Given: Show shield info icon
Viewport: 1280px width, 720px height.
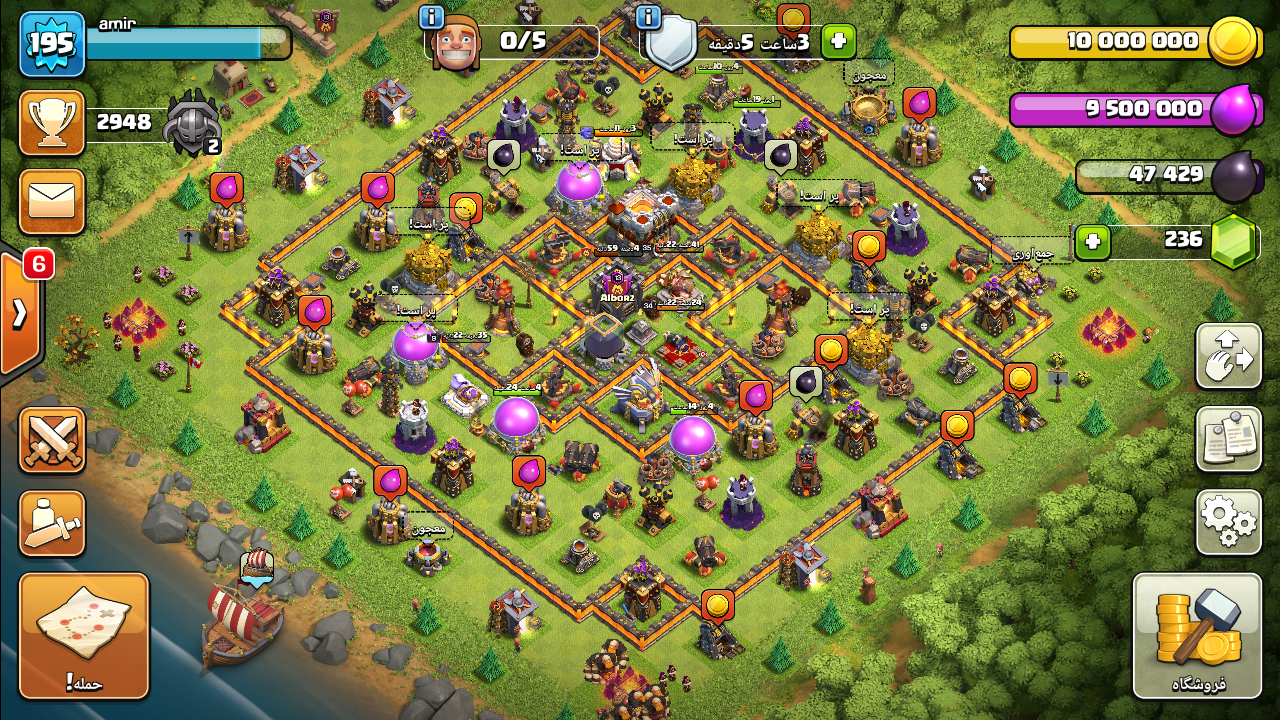Looking at the screenshot, I should (x=648, y=17).
